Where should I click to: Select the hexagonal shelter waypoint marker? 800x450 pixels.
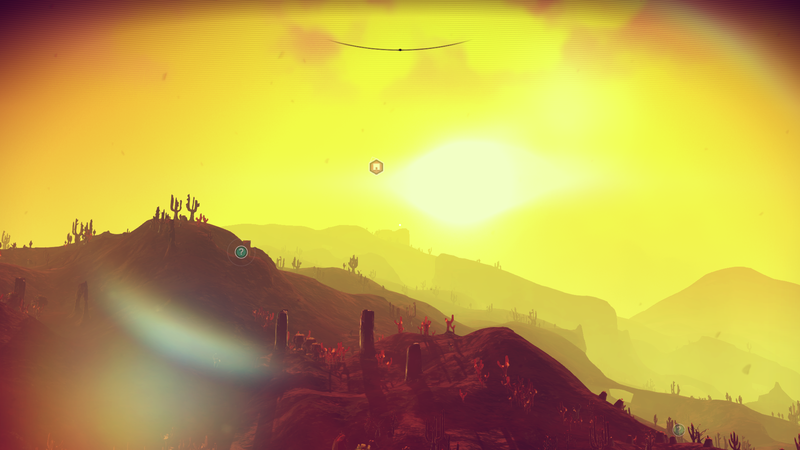click(376, 167)
